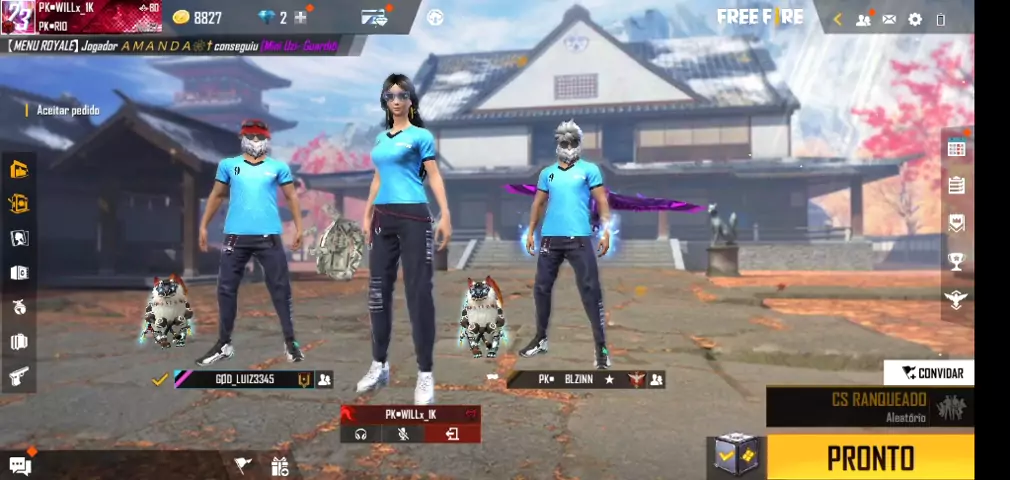Add diamonds with the plus button
This screenshot has width=1010, height=480.
tap(300, 18)
